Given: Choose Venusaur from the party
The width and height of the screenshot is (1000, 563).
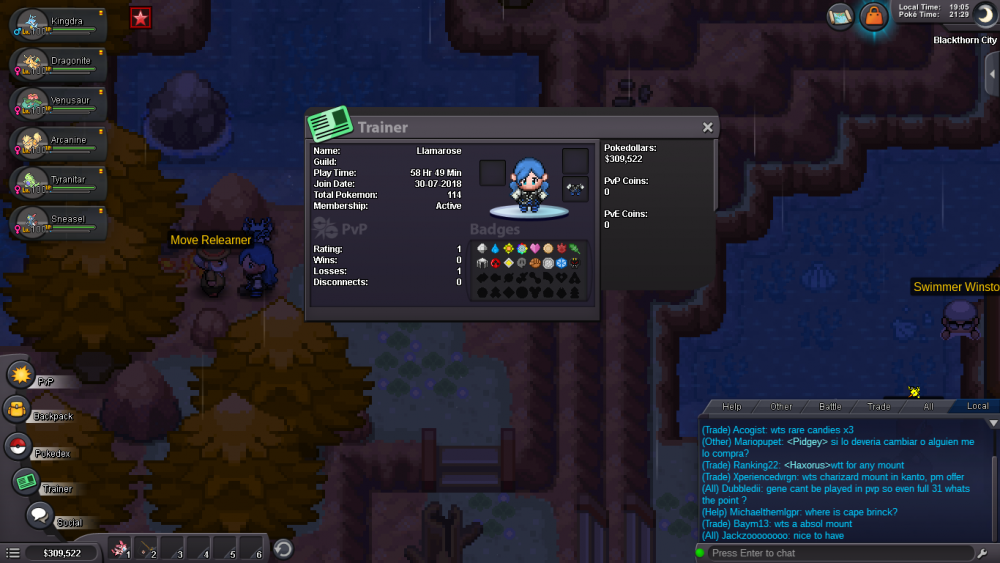Looking at the screenshot, I should [x=58, y=103].
